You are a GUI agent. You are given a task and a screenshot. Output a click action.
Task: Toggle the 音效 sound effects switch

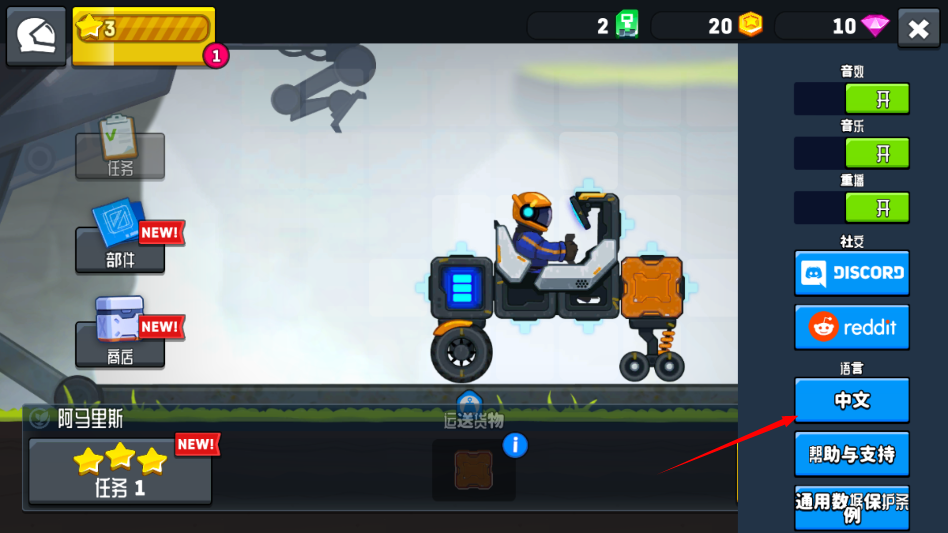pos(852,99)
